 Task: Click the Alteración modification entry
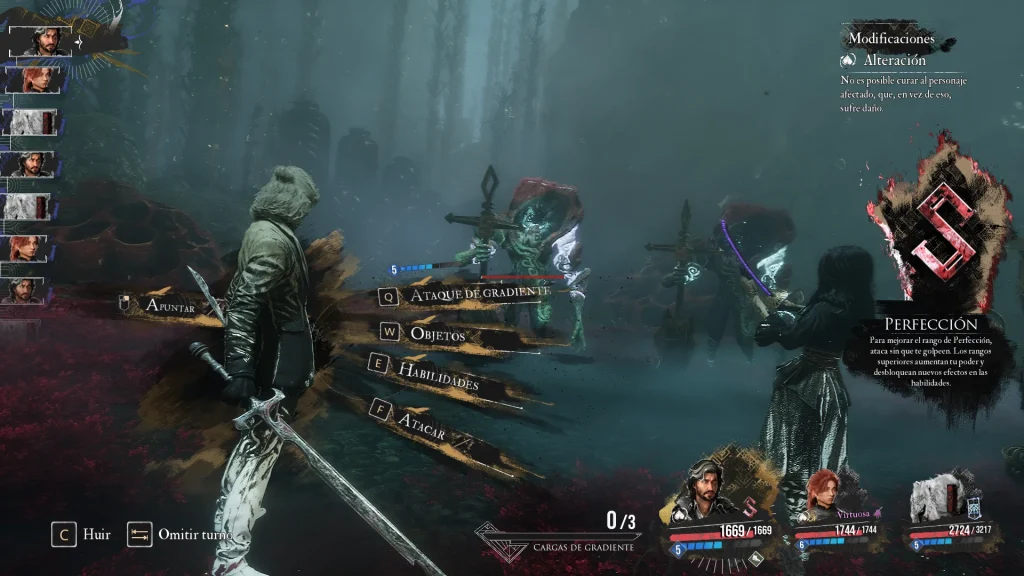point(893,60)
